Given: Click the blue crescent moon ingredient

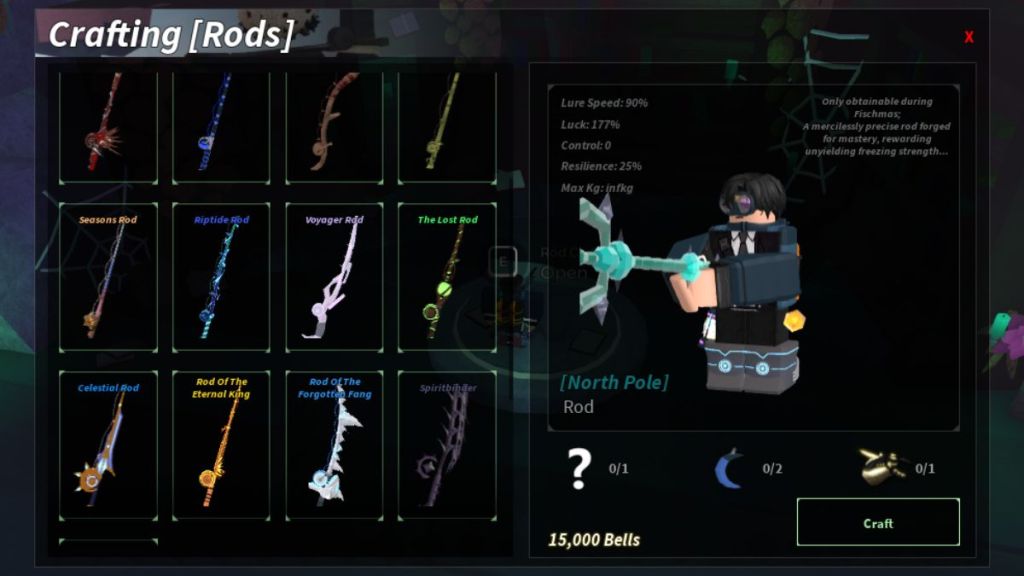Looking at the screenshot, I should 730,468.
